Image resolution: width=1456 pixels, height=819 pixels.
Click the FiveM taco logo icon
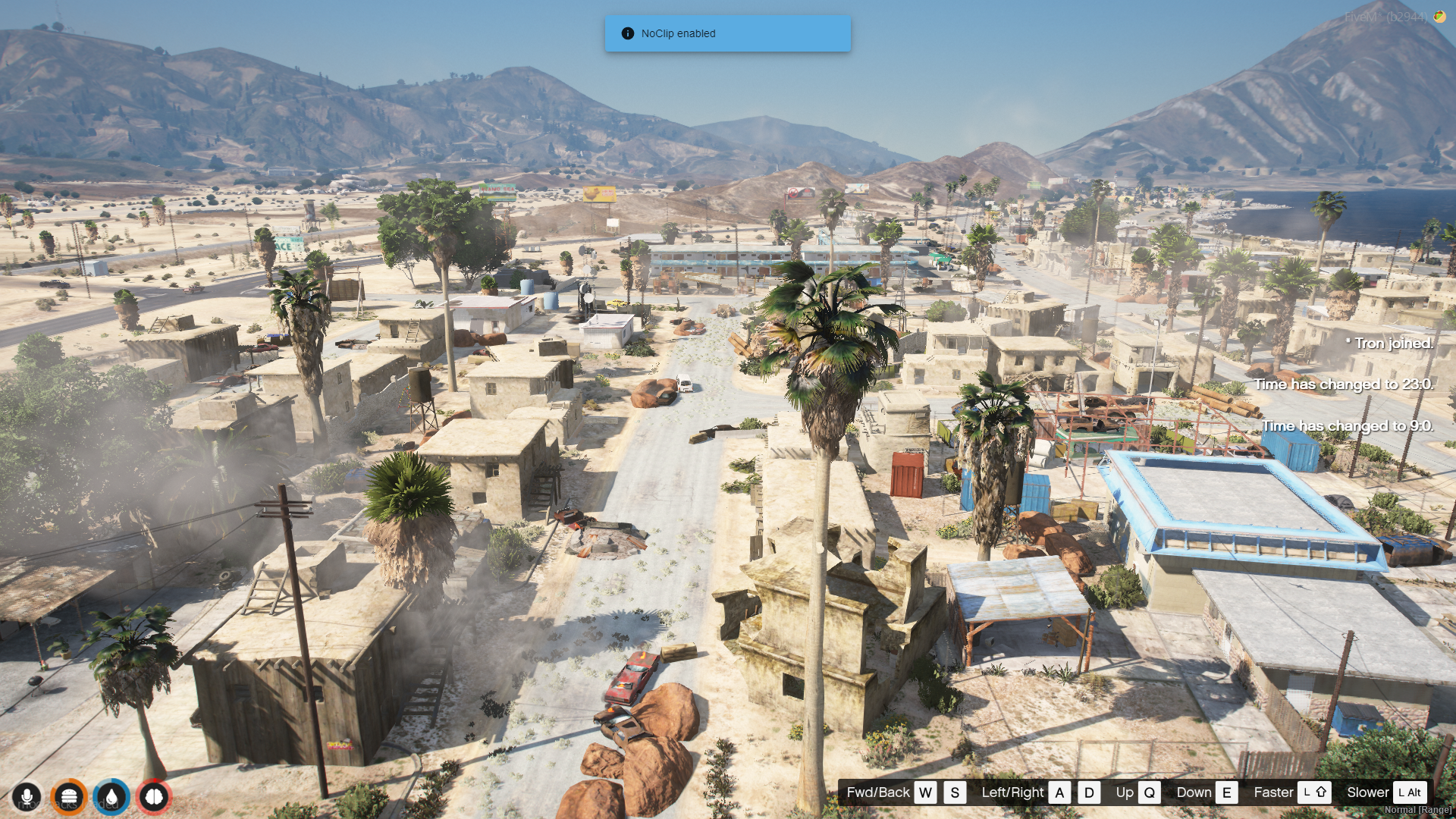pyautogui.click(x=1439, y=16)
